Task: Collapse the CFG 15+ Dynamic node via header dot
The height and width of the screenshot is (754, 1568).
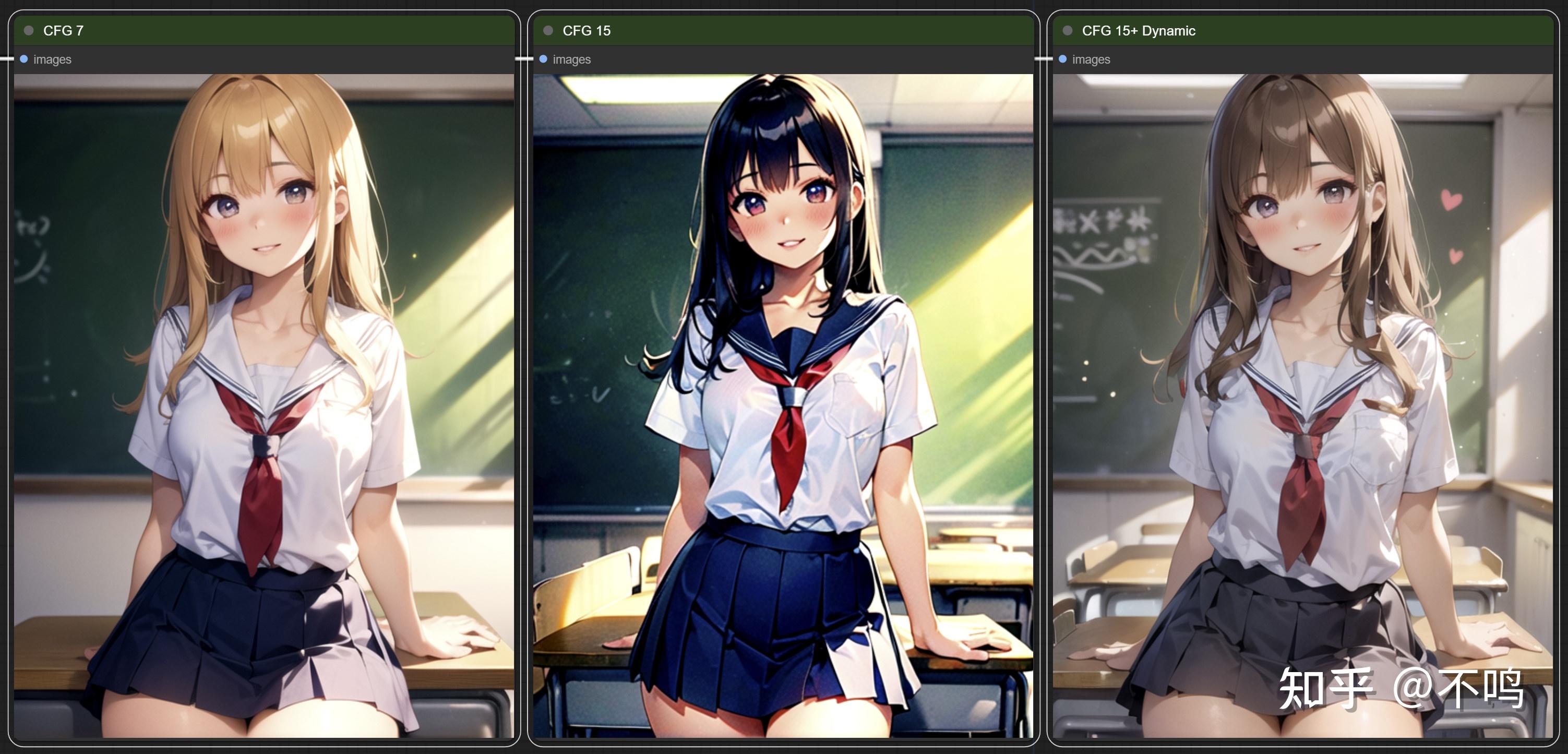Action: point(1069,30)
